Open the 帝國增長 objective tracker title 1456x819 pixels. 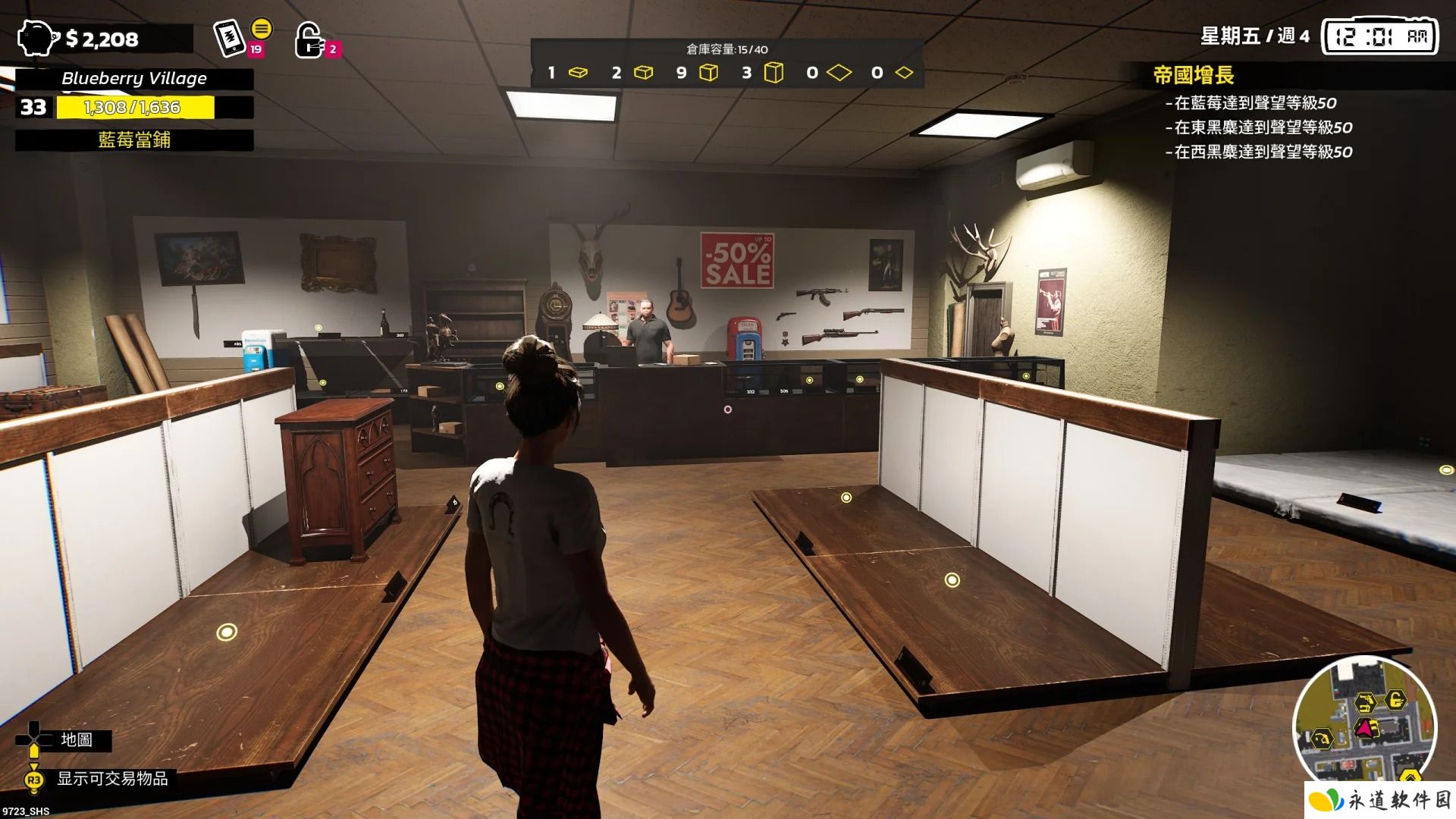pyautogui.click(x=1194, y=75)
